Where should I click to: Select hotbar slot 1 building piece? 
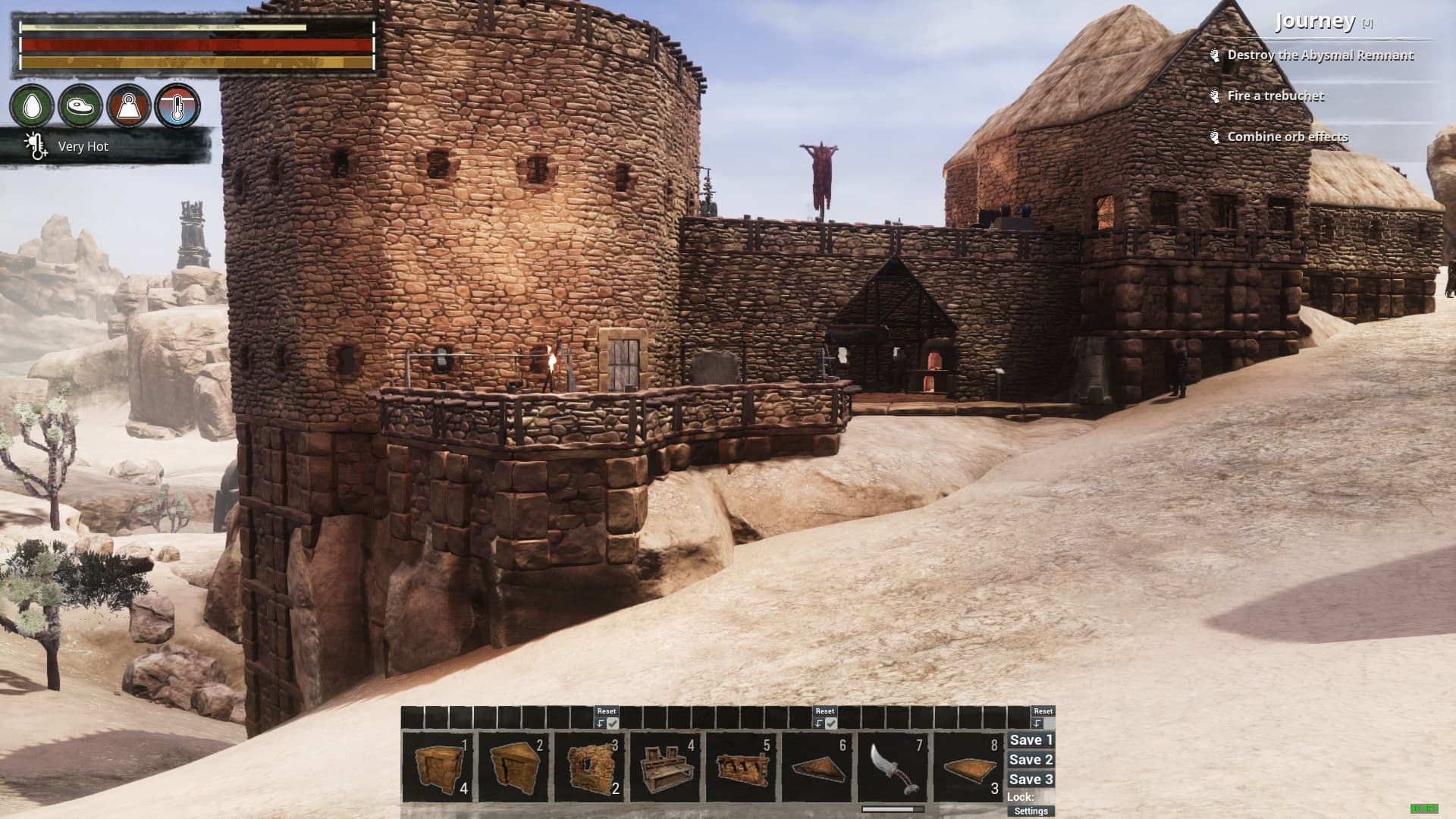point(438,767)
